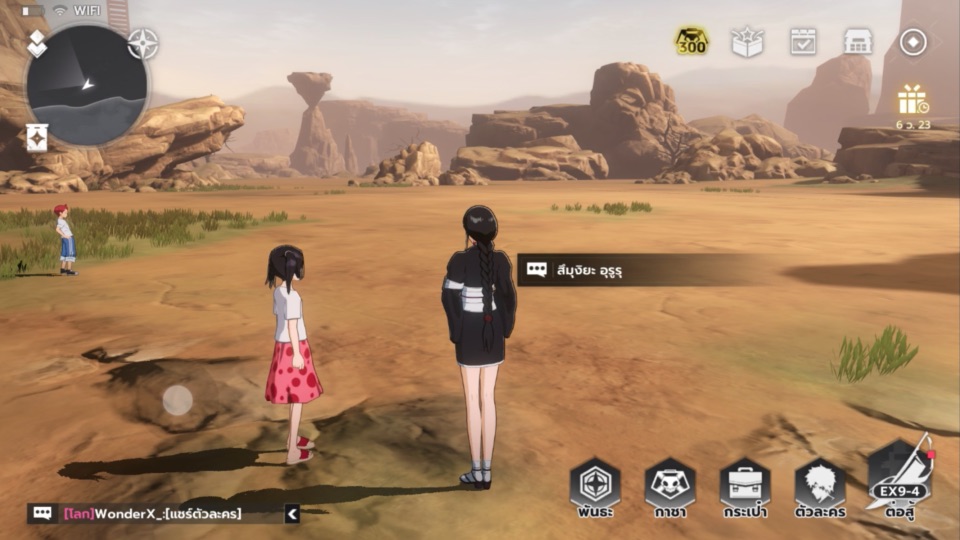Viewport: 960px width, 540px height.
Task: Open the พันธะ (Bonds) menu
Action: coord(595,487)
